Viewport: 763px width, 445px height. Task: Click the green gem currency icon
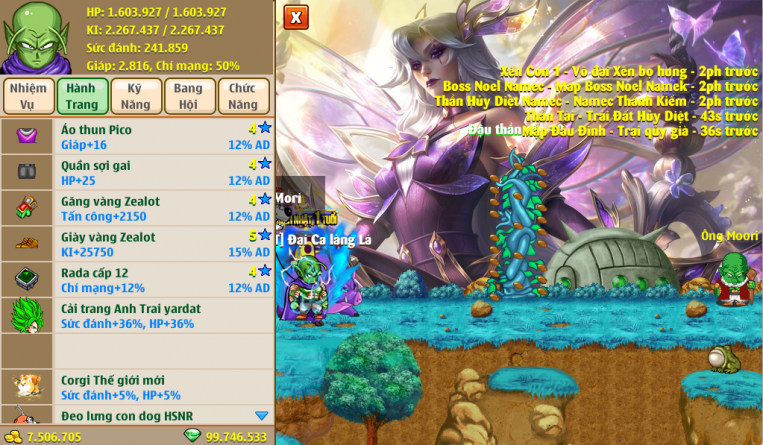[x=192, y=436]
